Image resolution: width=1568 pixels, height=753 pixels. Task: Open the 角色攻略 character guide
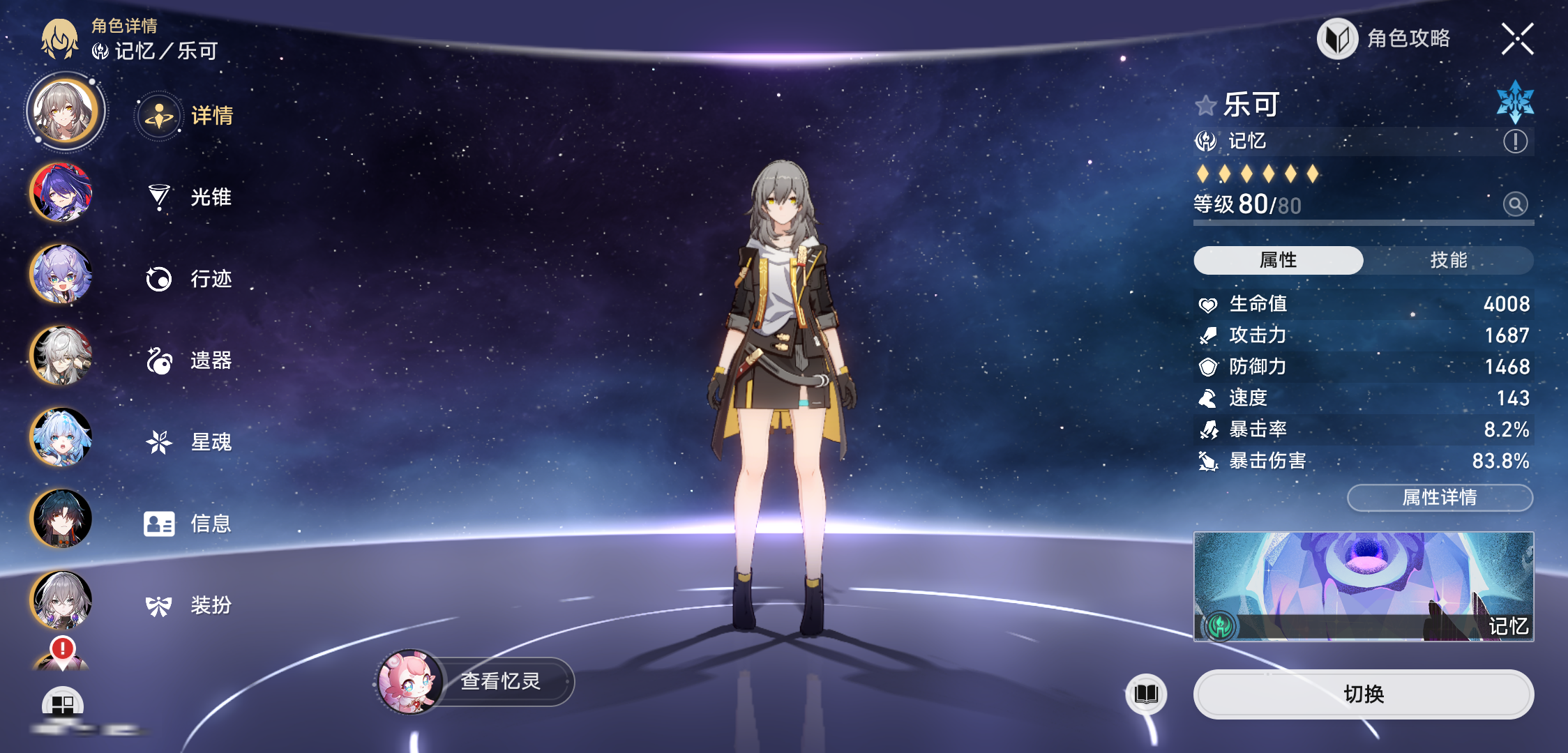(1384, 38)
